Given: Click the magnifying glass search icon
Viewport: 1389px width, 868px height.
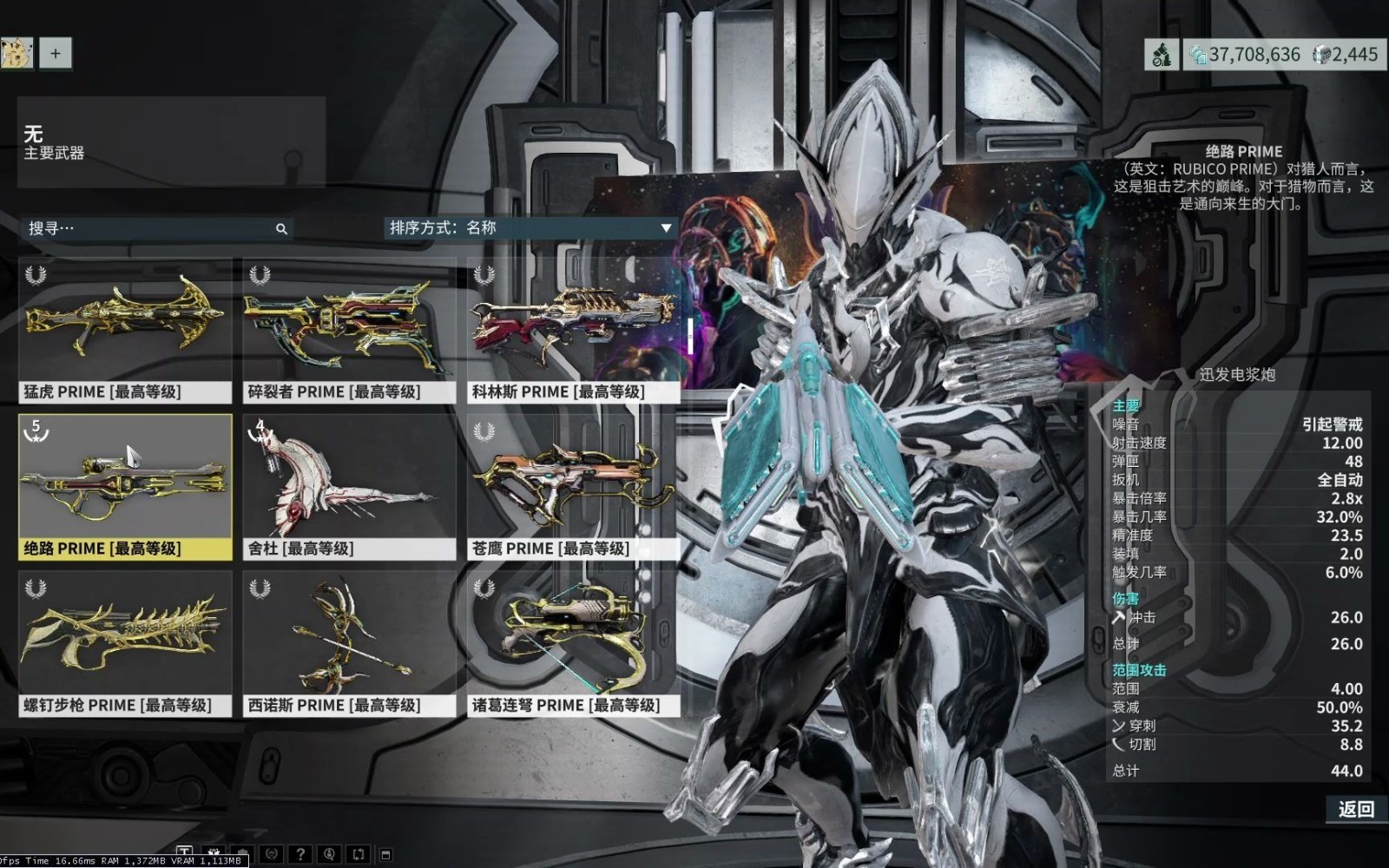Looking at the screenshot, I should click(281, 229).
